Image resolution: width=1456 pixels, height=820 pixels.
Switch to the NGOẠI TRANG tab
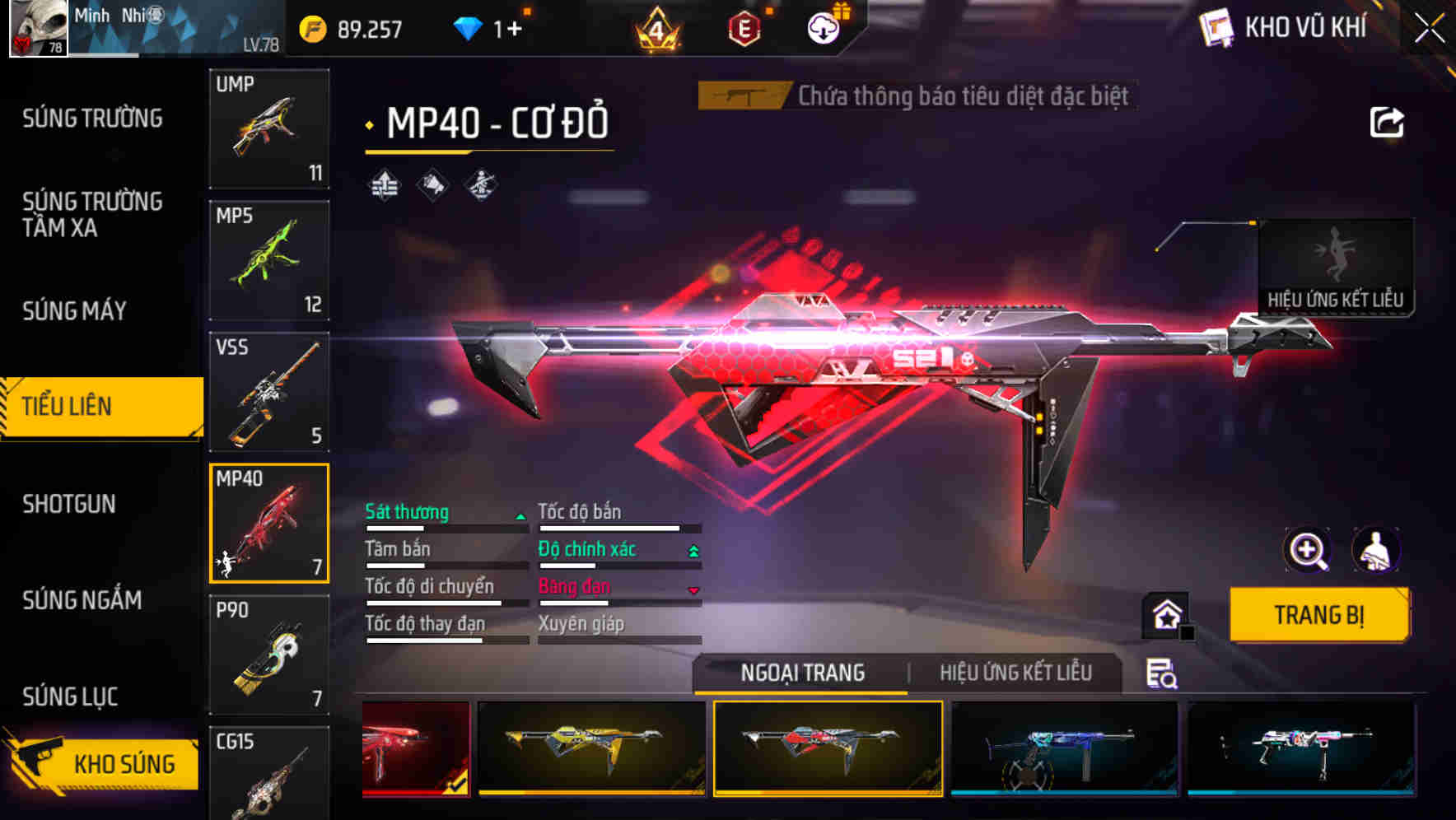801,672
